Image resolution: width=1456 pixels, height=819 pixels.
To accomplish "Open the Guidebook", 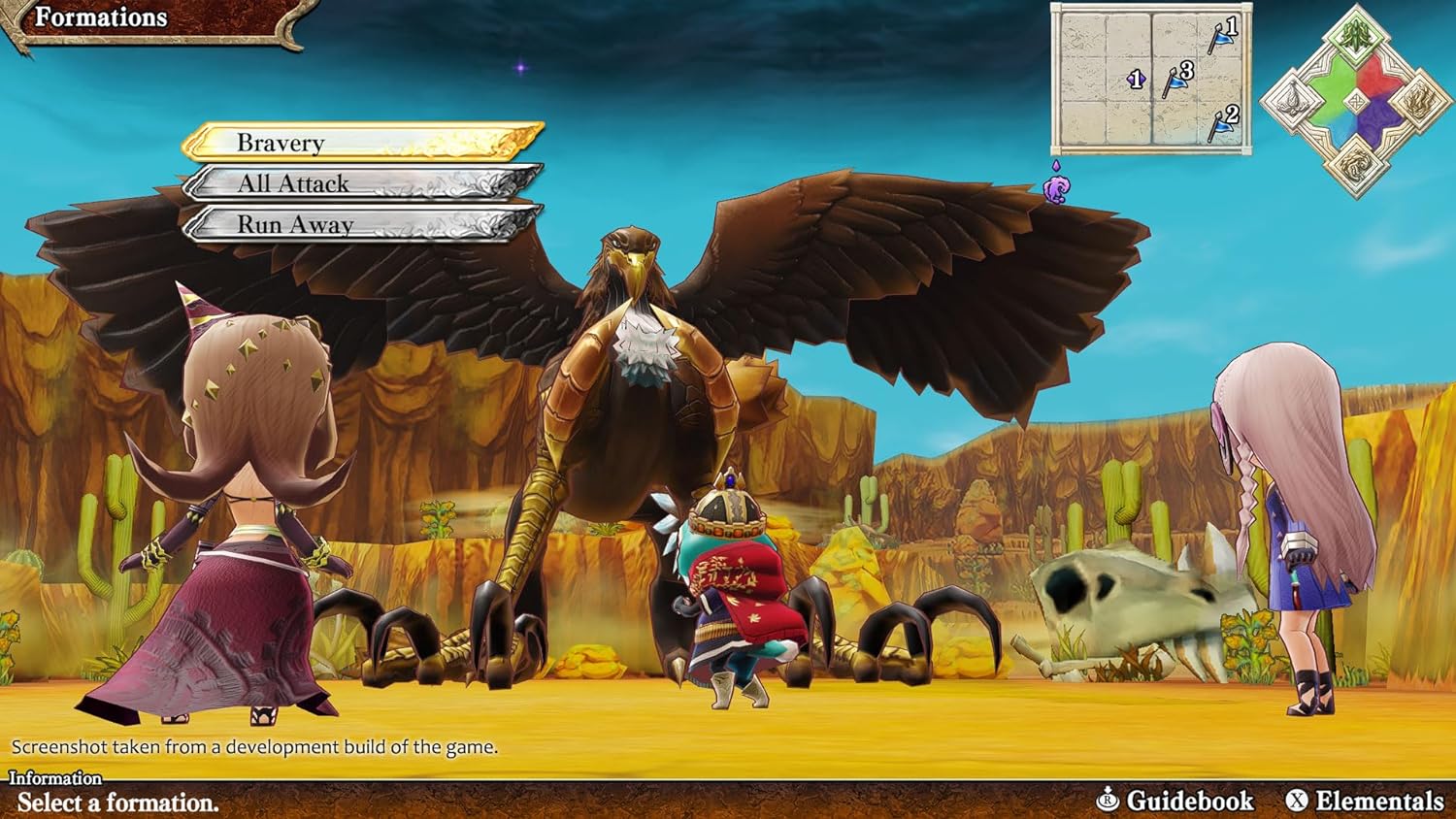I will coord(1189,803).
